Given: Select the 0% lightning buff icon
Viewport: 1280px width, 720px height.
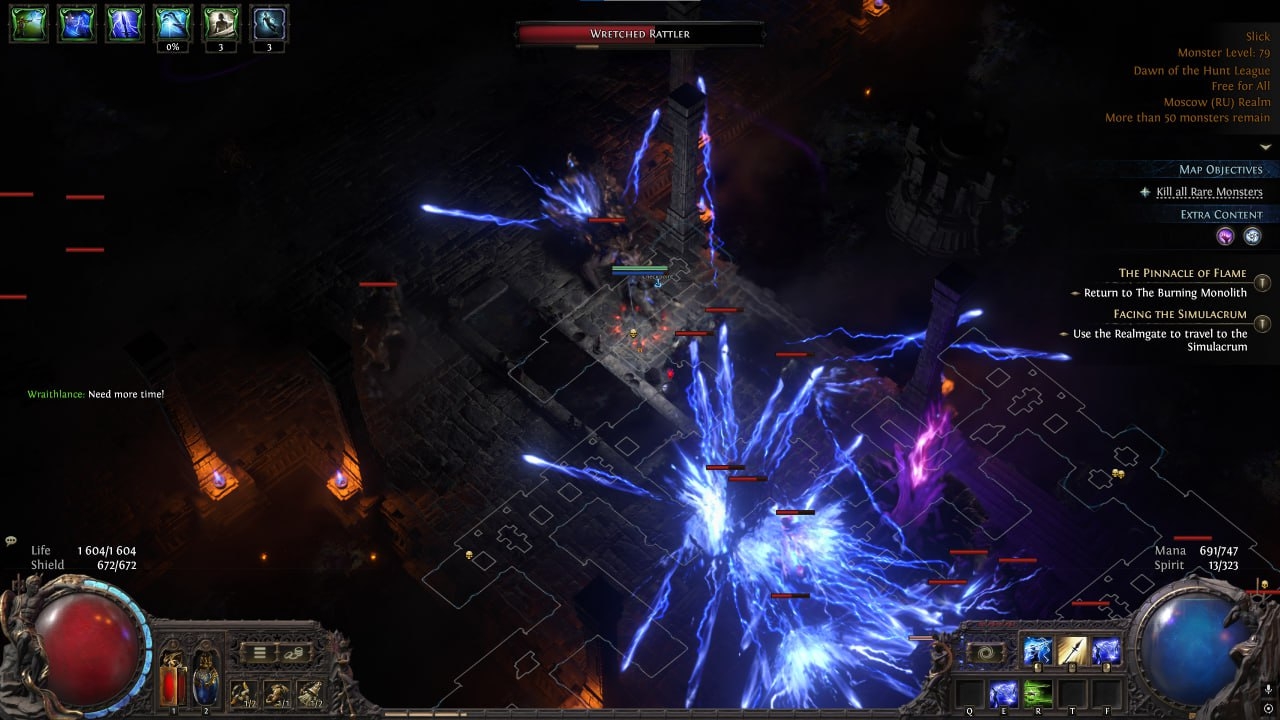Looking at the screenshot, I should pyautogui.click(x=173, y=24).
